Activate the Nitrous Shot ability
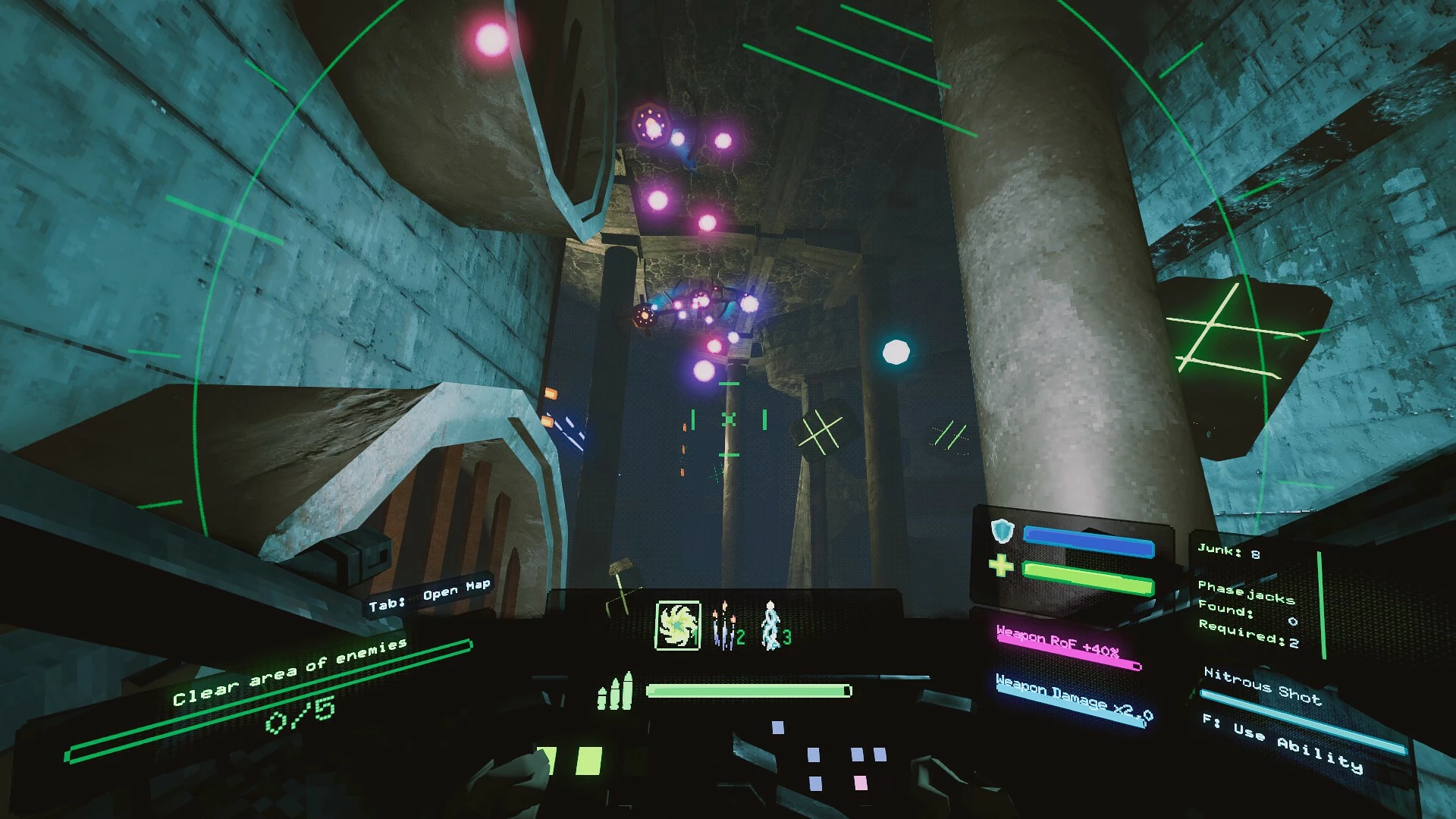 (x=1262, y=686)
